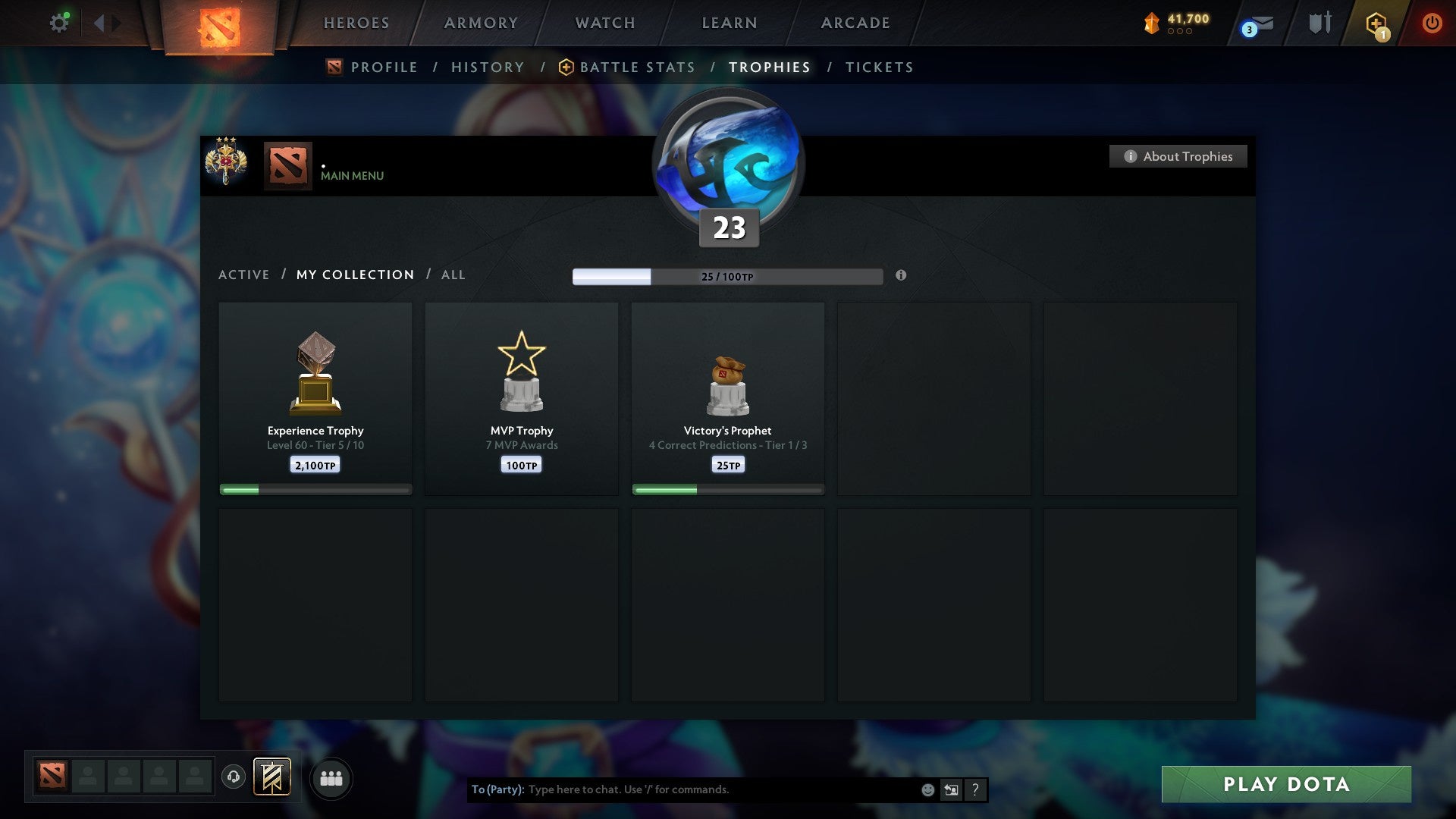Click the screenshot share icon near chat
The height and width of the screenshot is (819, 1456).
[x=950, y=789]
